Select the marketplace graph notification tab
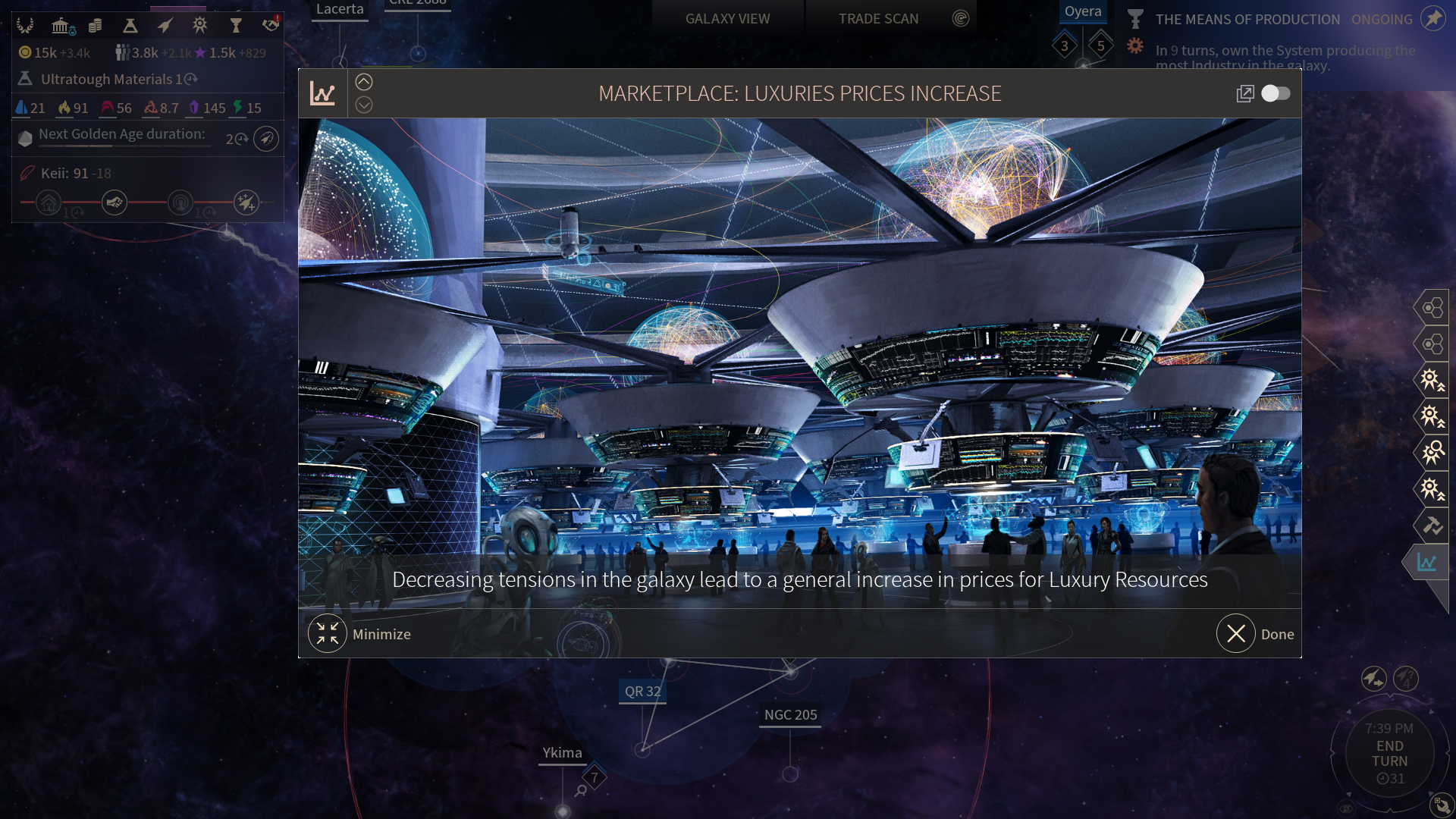The image size is (1456, 819). pos(1426,562)
